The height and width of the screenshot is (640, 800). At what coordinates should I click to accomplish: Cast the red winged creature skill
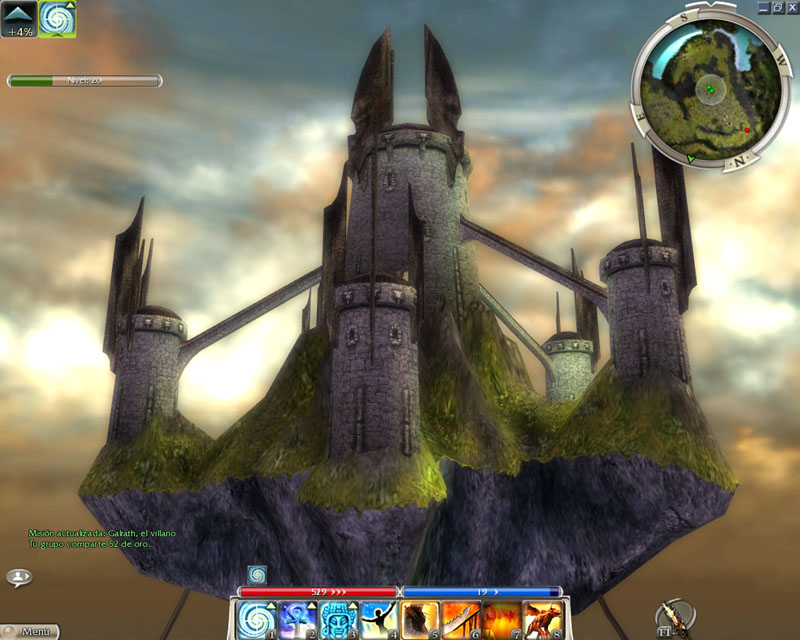tap(543, 619)
